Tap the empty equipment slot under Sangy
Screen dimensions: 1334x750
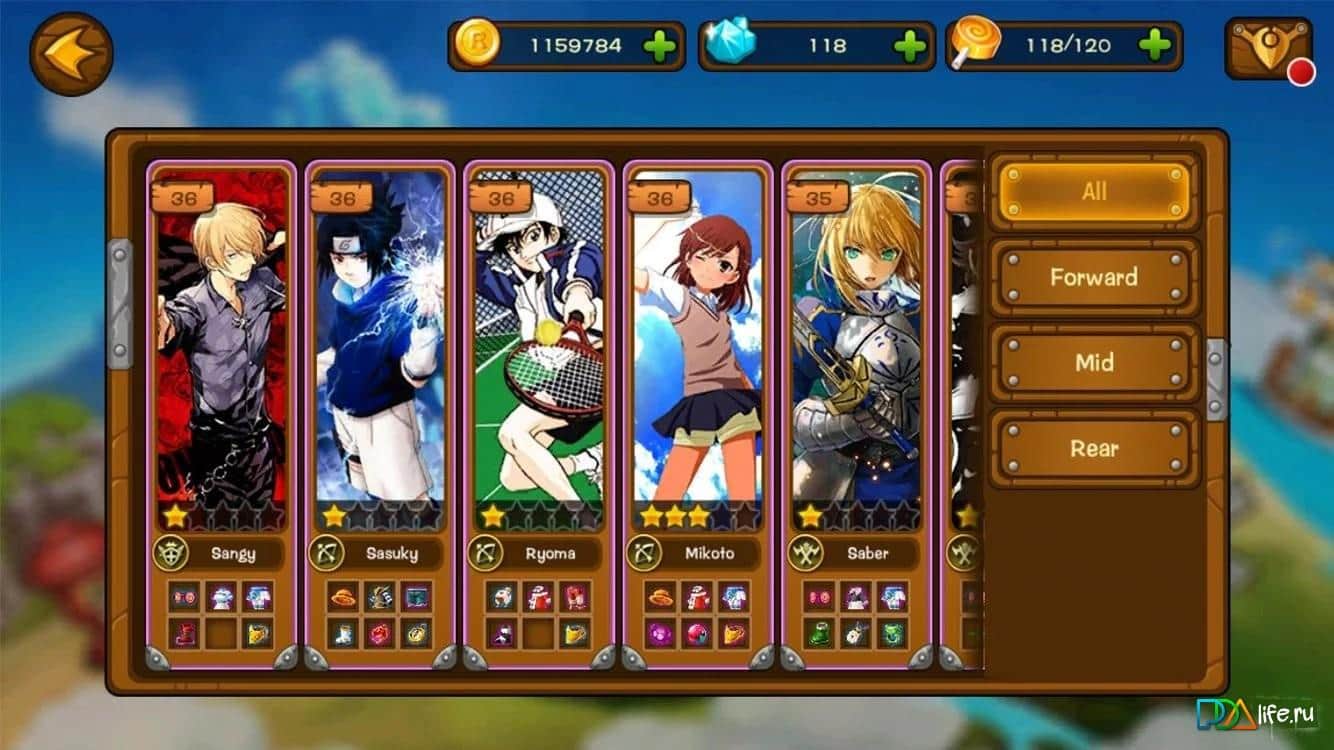(222, 634)
